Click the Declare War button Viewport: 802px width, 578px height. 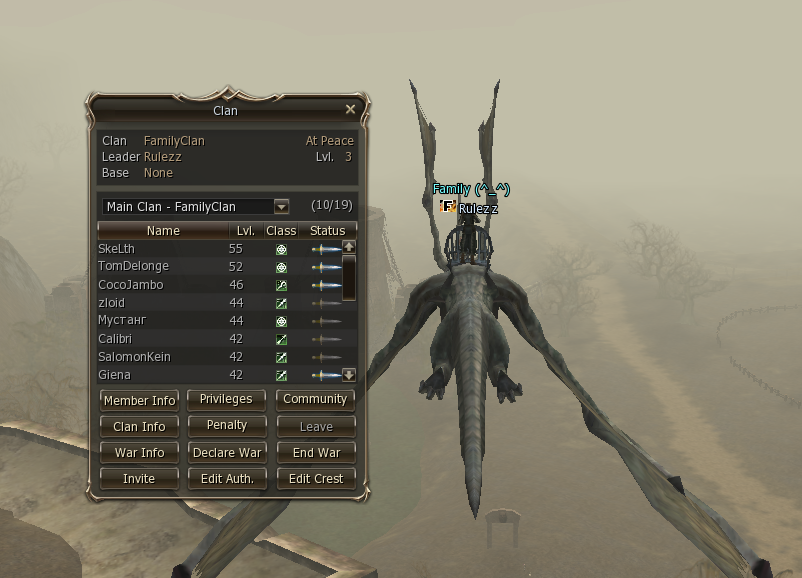227,452
